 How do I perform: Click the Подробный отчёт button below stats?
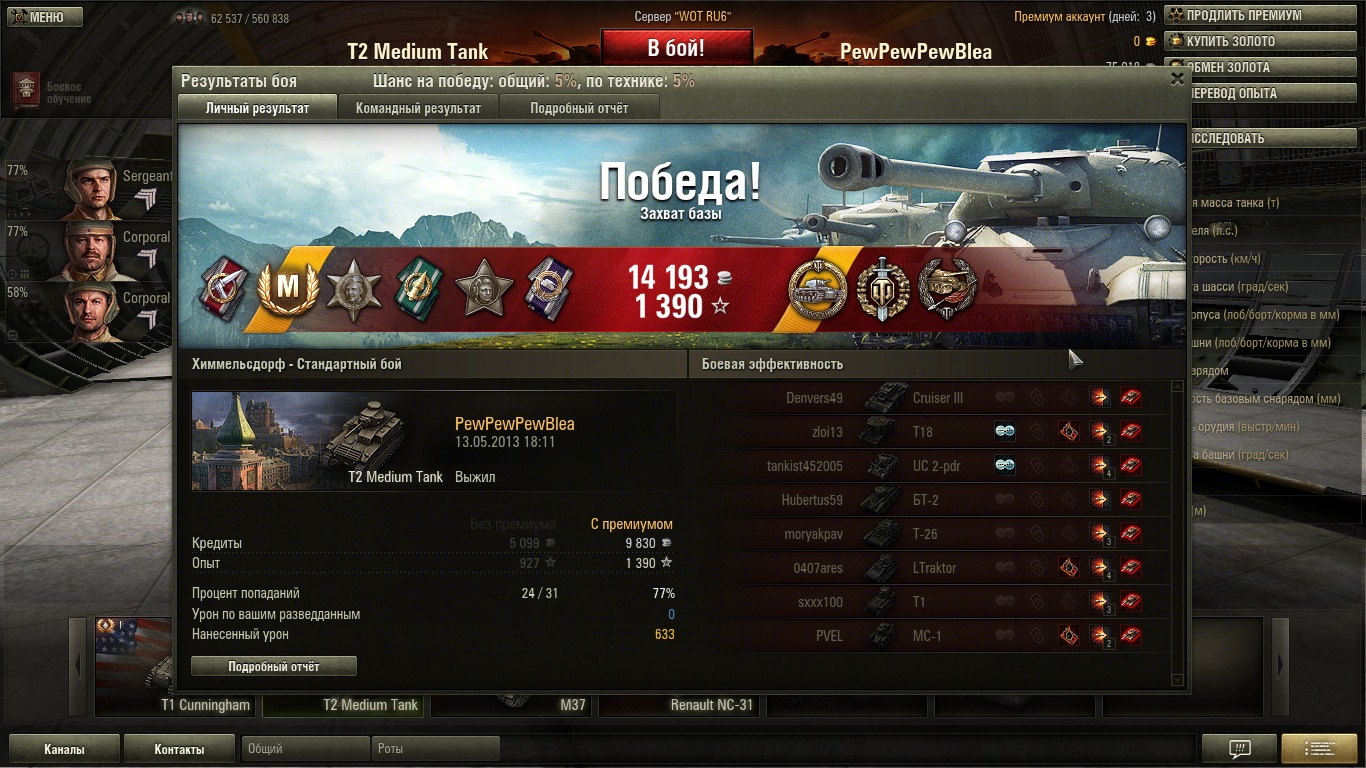pos(274,666)
